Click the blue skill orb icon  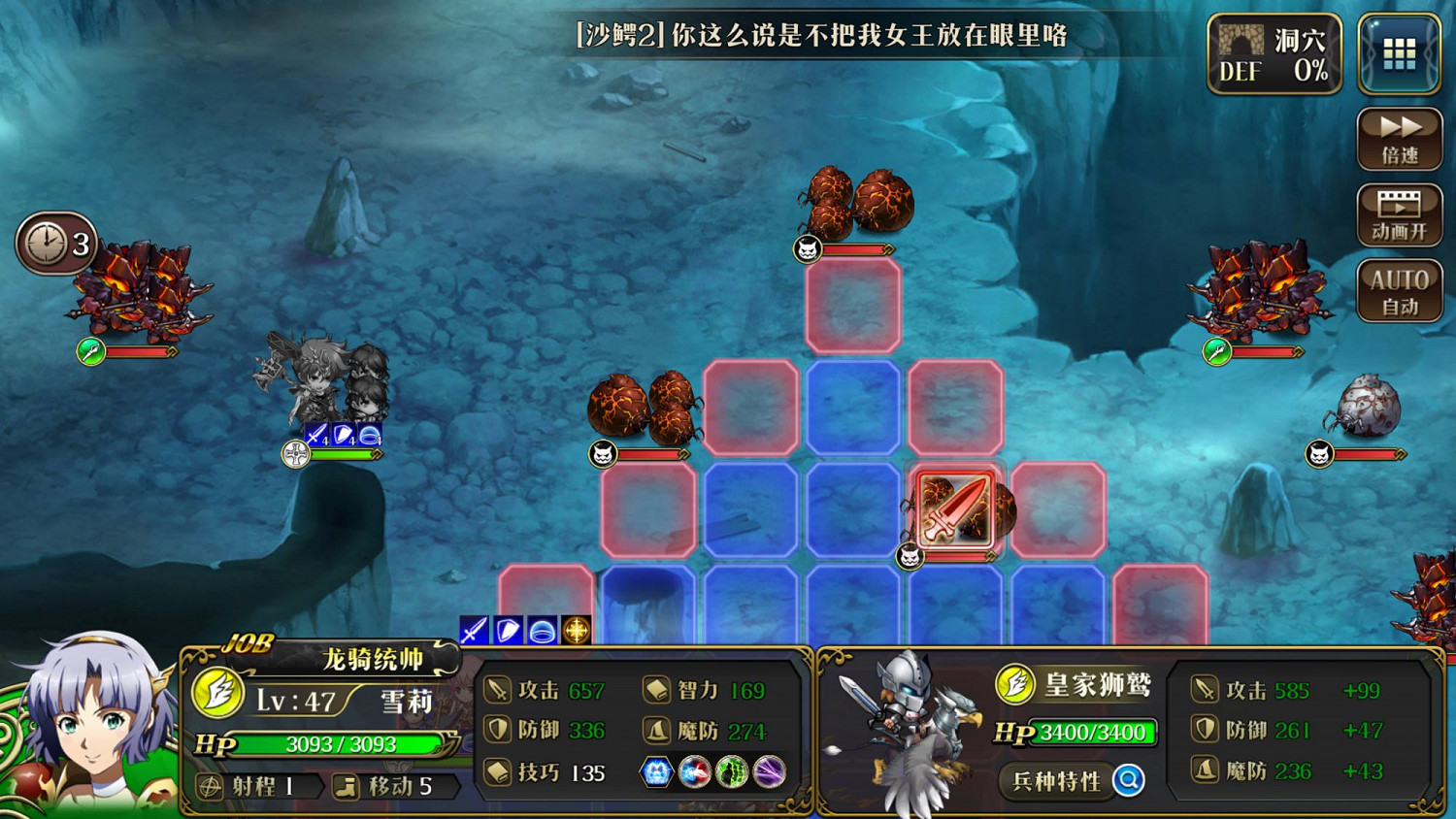point(654,773)
